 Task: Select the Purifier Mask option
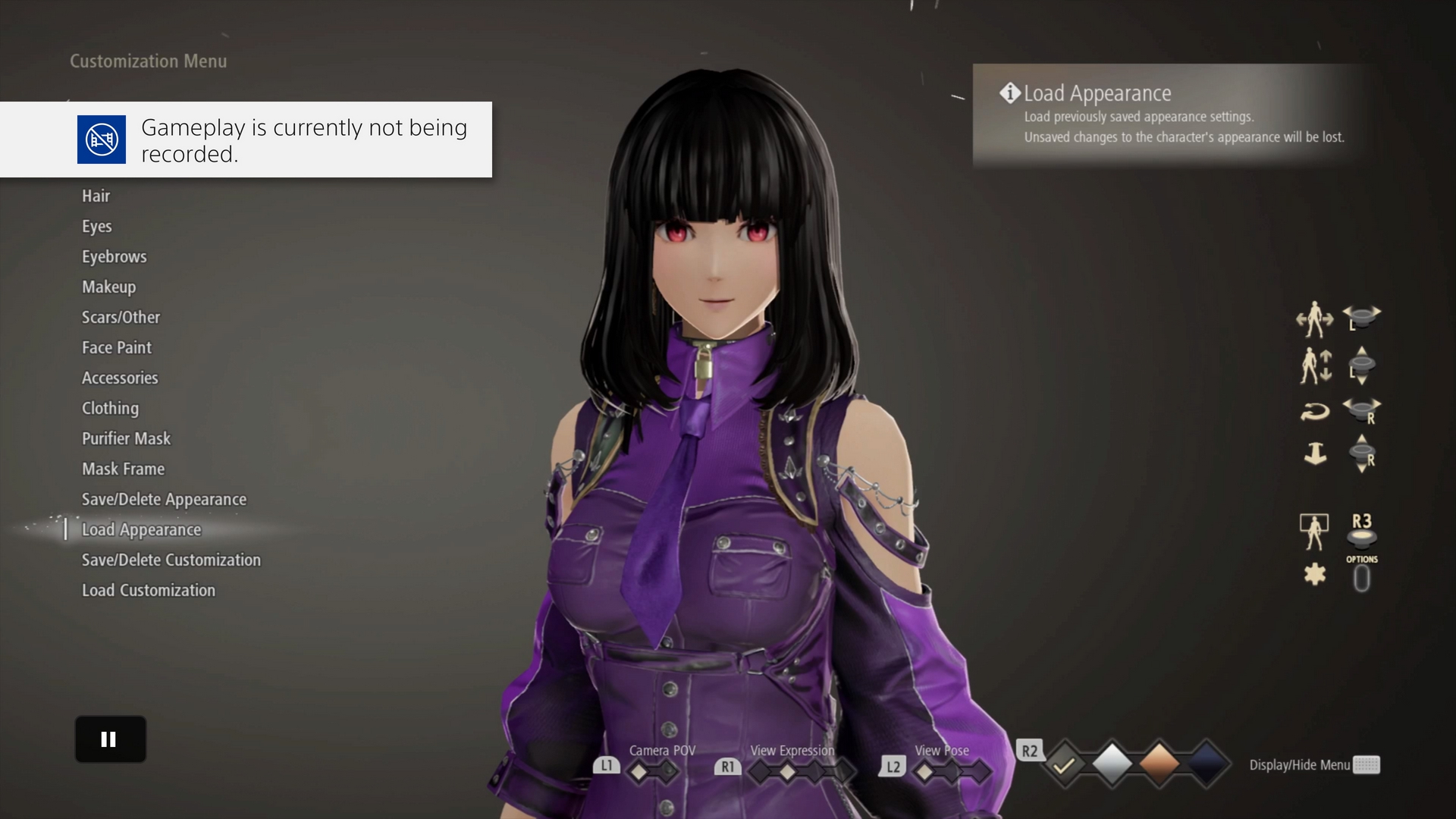click(x=127, y=438)
